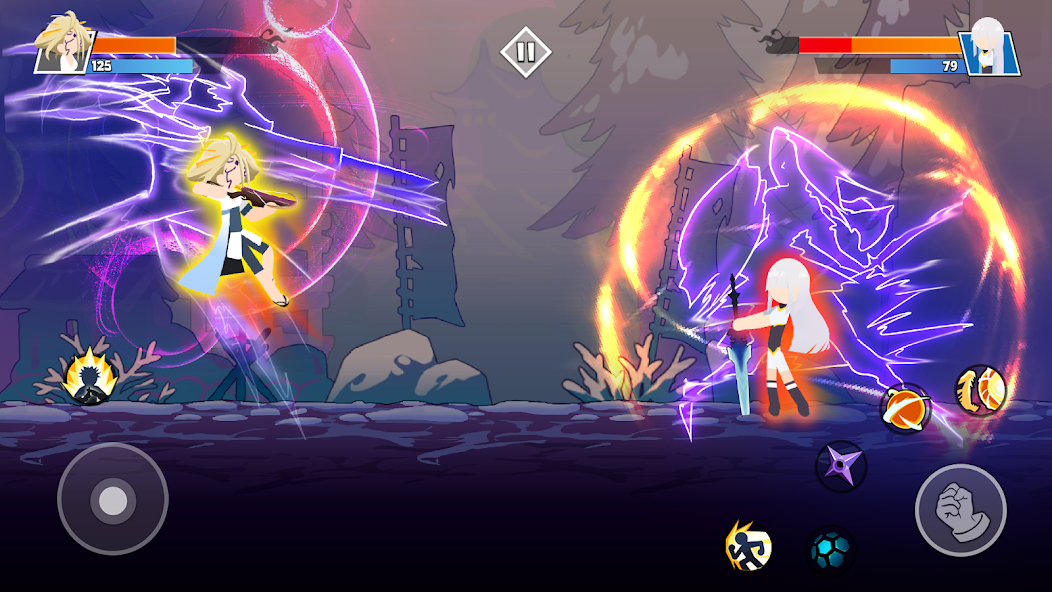Trigger the yellow running stickman dash
The width and height of the screenshot is (1052, 592).
click(749, 546)
